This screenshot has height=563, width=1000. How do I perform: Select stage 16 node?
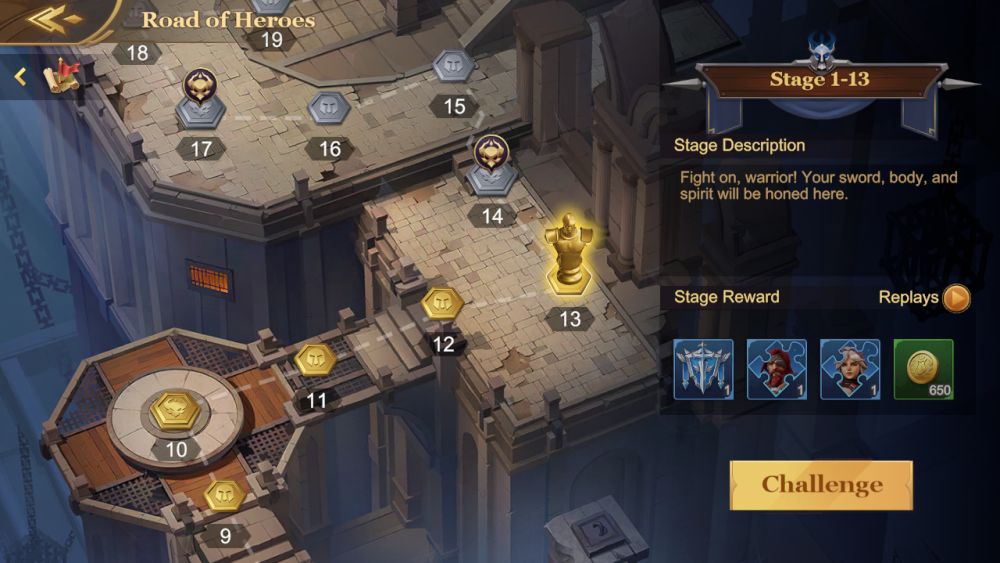pyautogui.click(x=328, y=108)
